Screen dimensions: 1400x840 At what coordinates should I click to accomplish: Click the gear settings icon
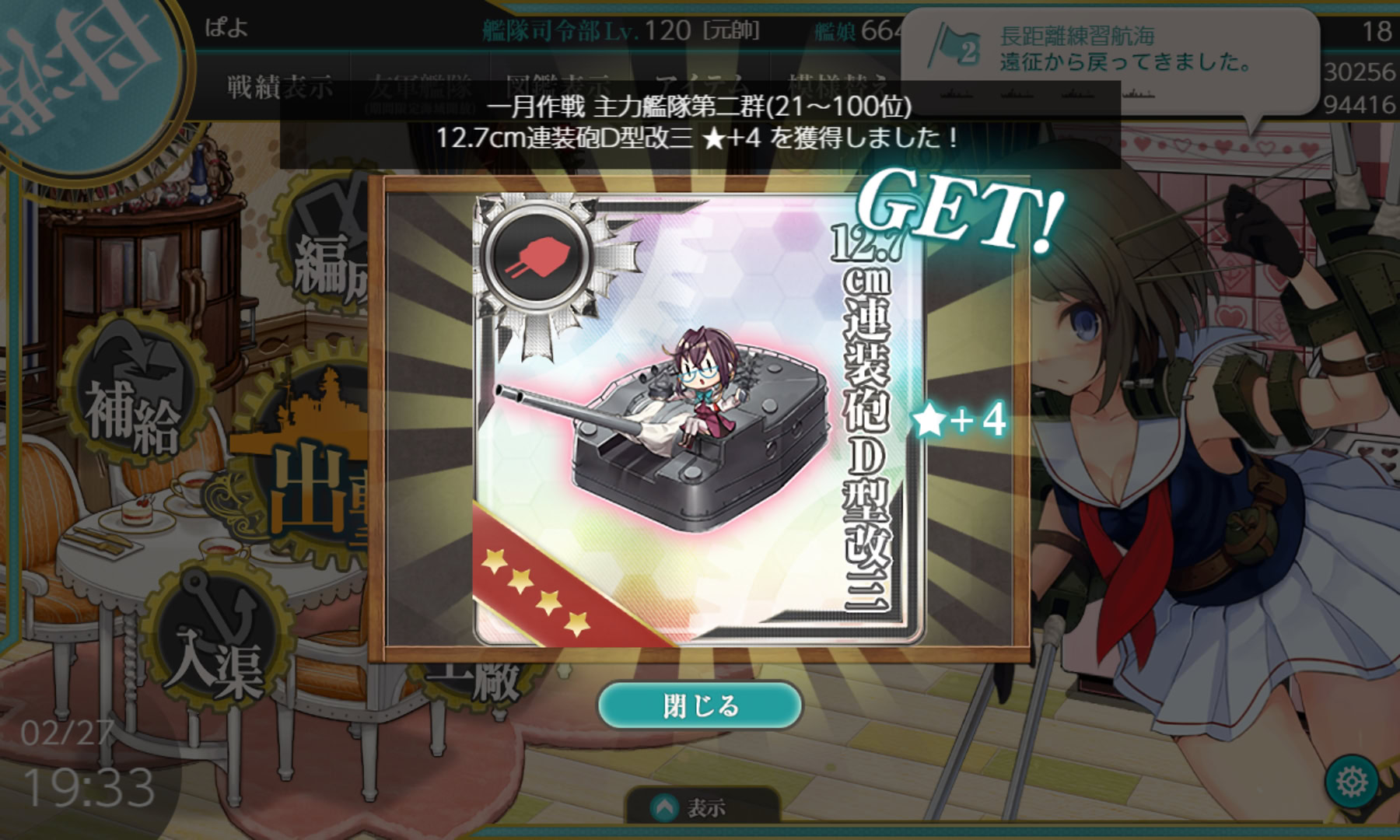[1352, 780]
